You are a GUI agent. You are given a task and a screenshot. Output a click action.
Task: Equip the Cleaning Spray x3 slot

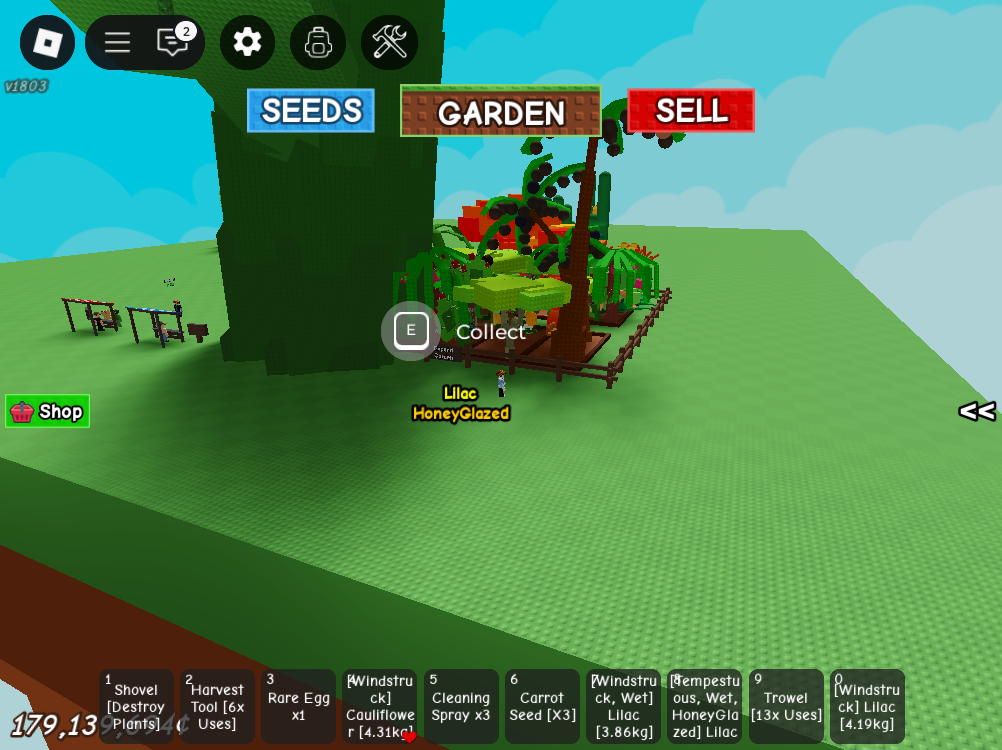pyautogui.click(x=461, y=707)
